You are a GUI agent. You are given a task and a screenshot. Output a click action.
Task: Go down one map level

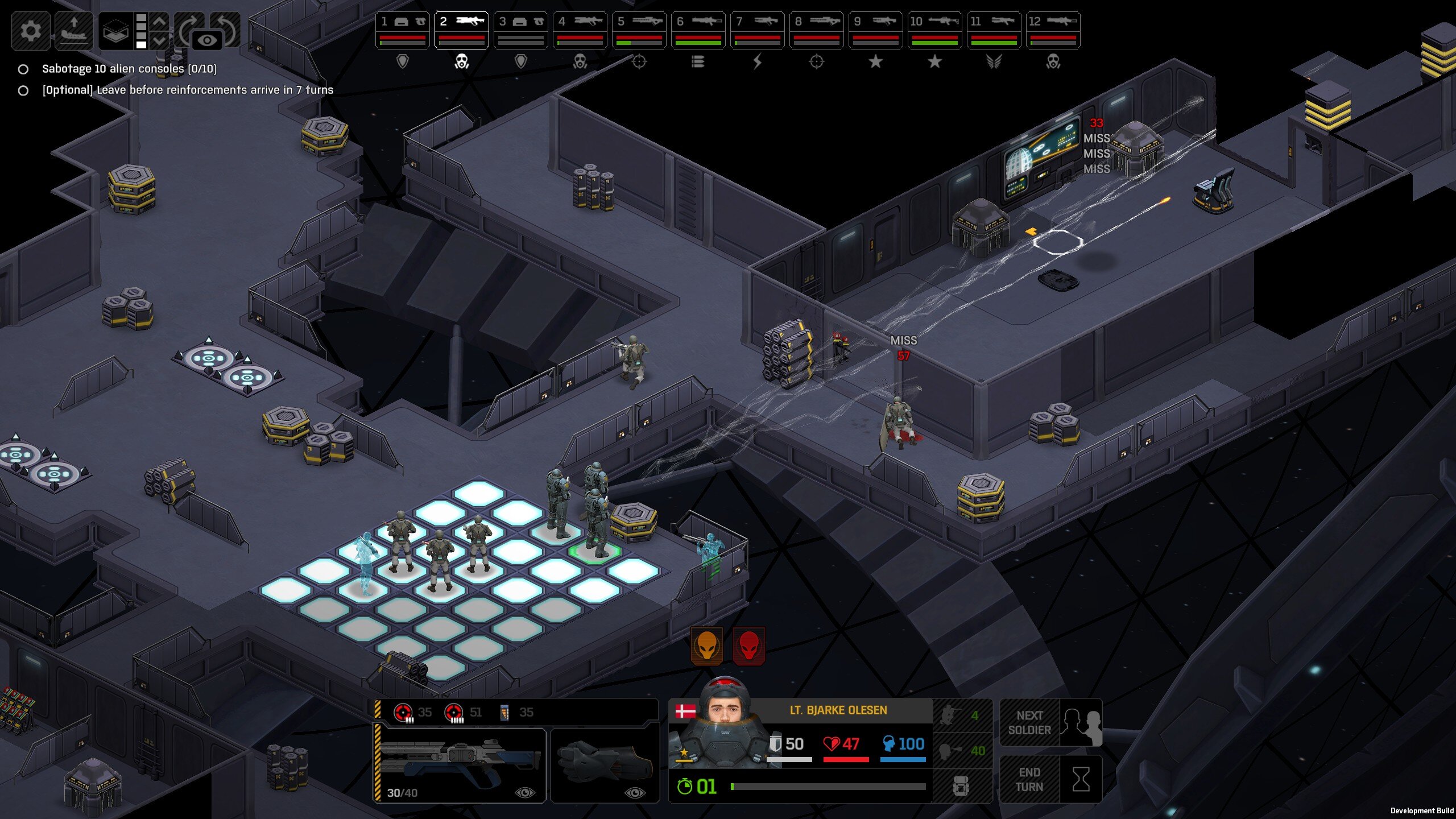pos(160,40)
